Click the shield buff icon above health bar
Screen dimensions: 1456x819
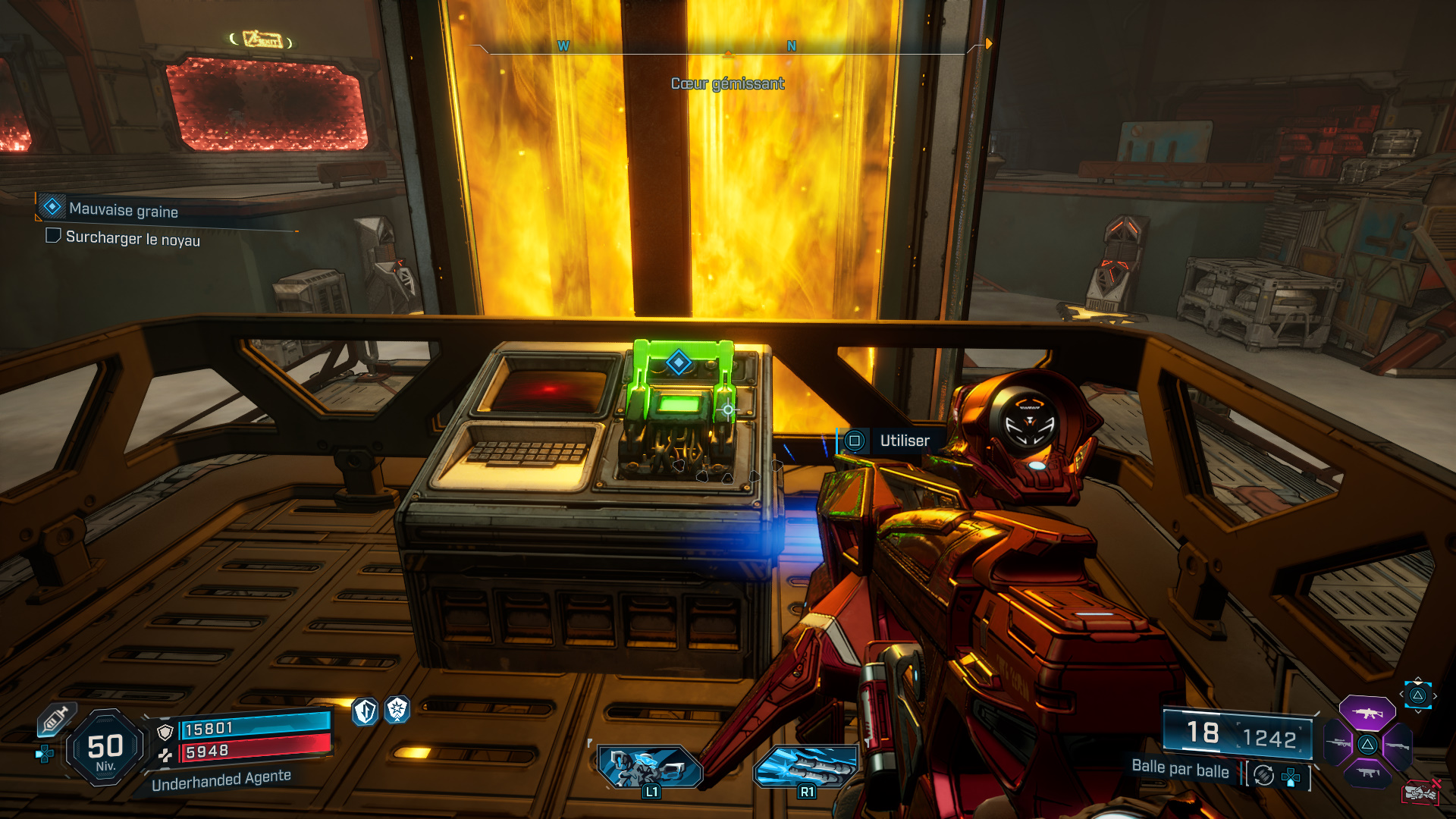pos(363,710)
